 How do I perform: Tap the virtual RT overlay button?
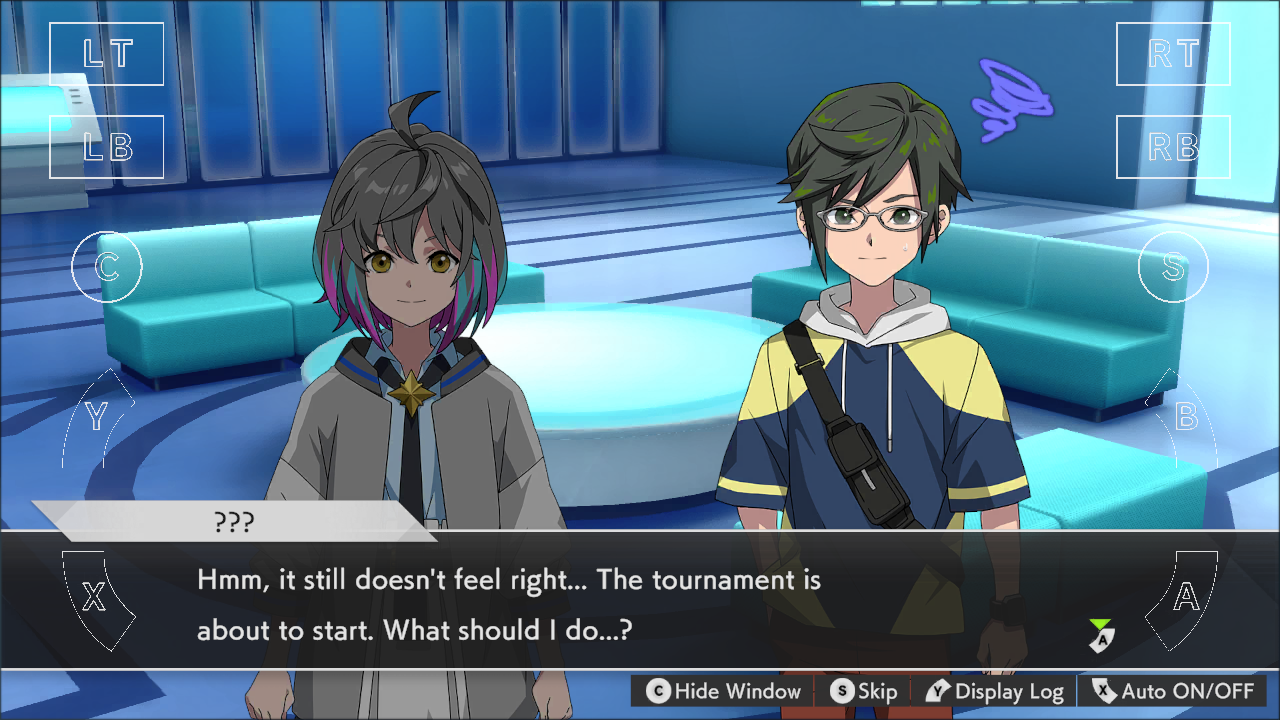coord(1173,54)
